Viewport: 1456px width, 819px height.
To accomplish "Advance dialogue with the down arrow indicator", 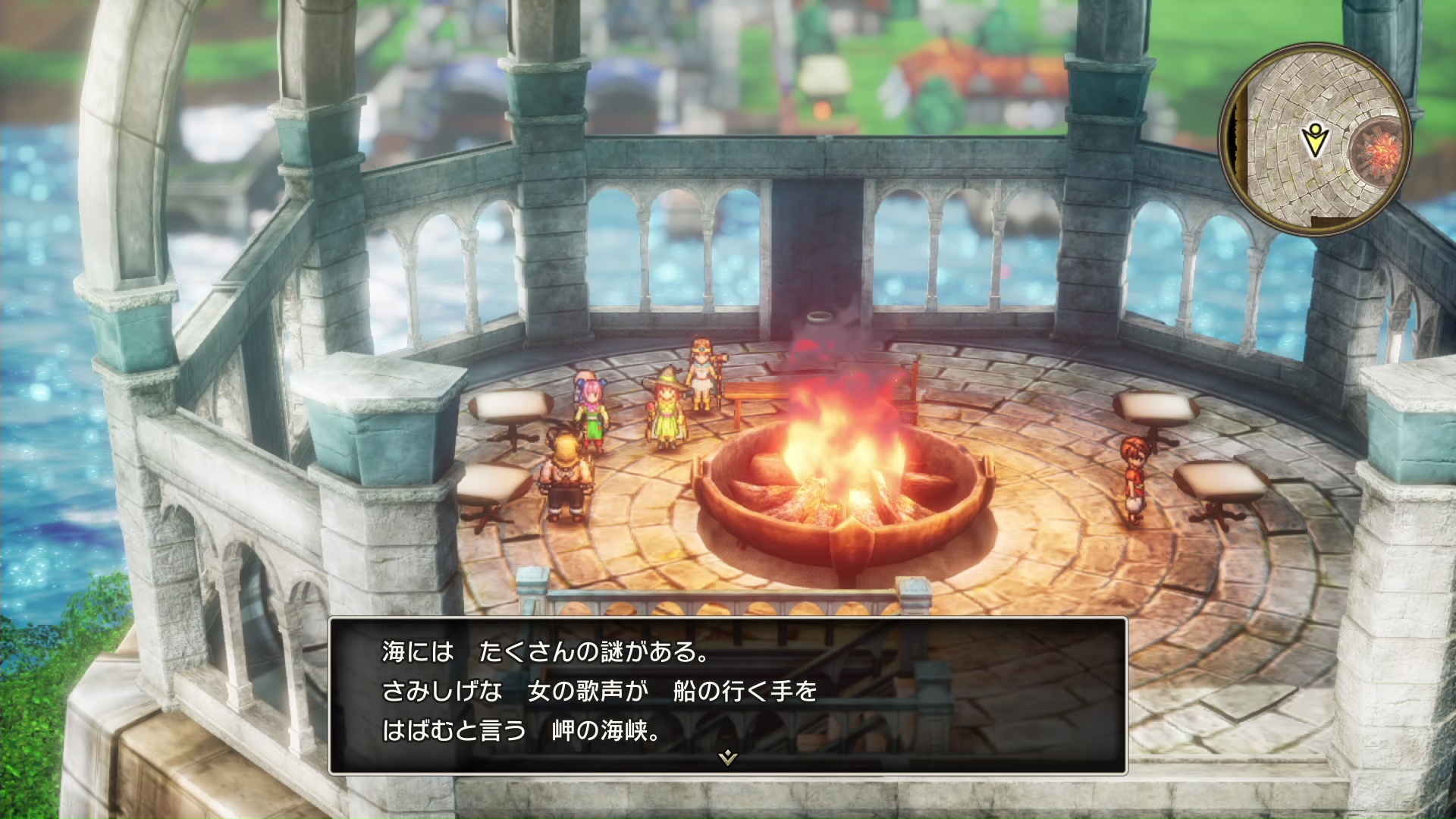I will pos(727,757).
